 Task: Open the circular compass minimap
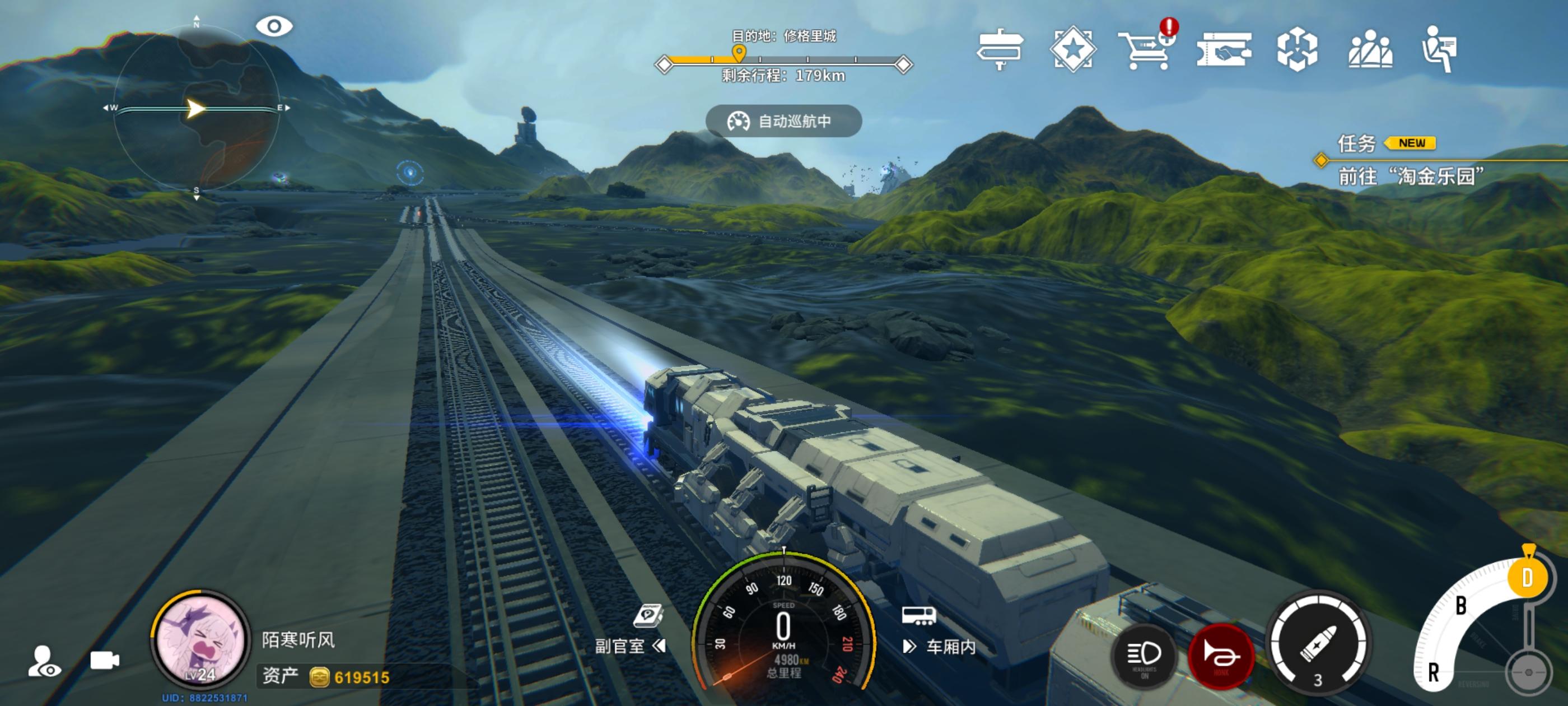coord(196,109)
